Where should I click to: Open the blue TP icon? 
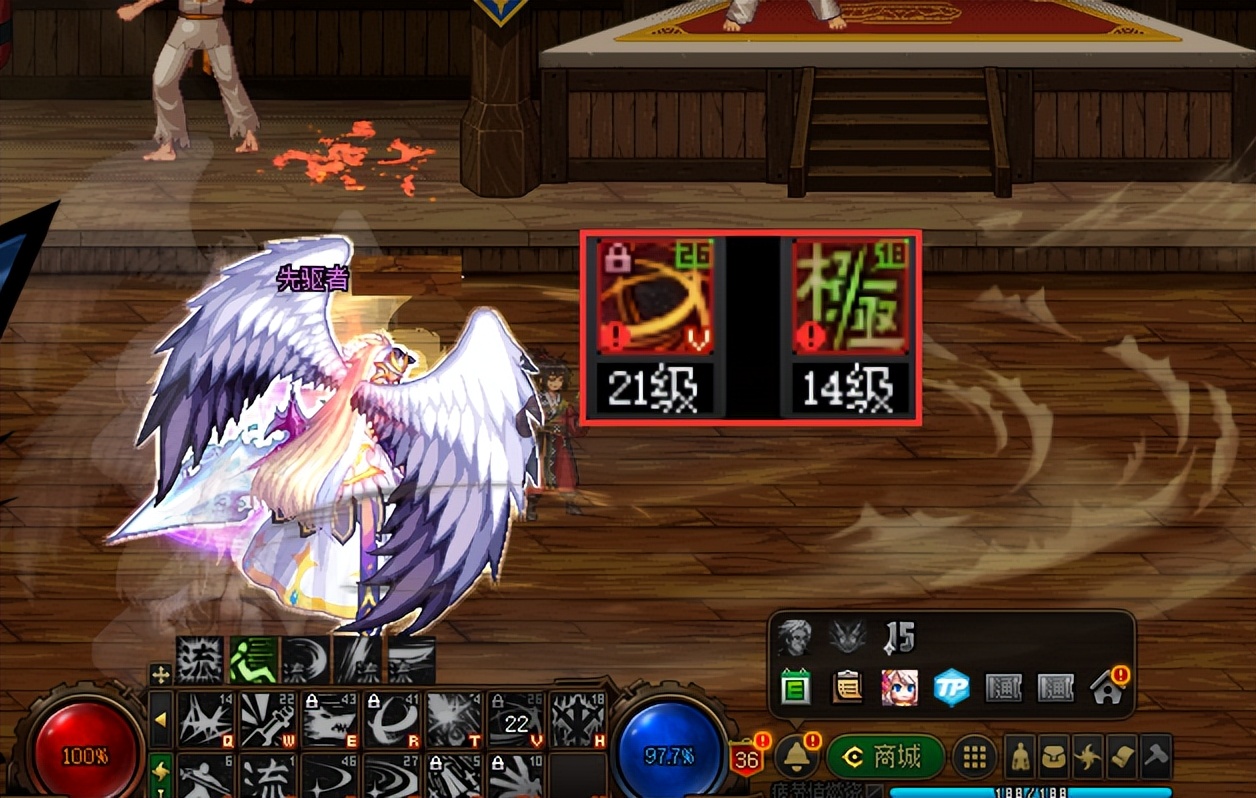coord(951,688)
